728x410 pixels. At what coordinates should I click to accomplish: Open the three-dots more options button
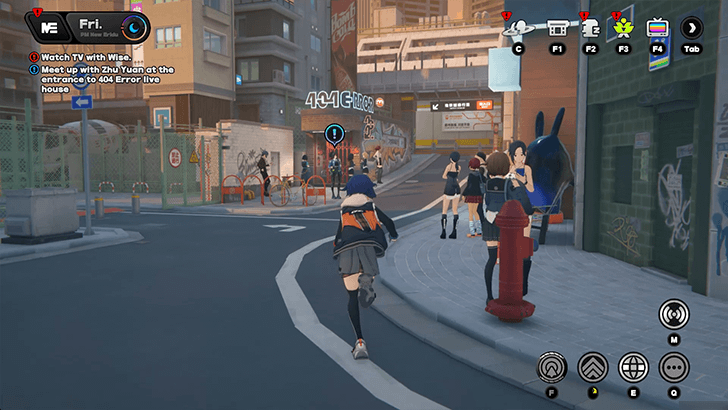tap(674, 367)
